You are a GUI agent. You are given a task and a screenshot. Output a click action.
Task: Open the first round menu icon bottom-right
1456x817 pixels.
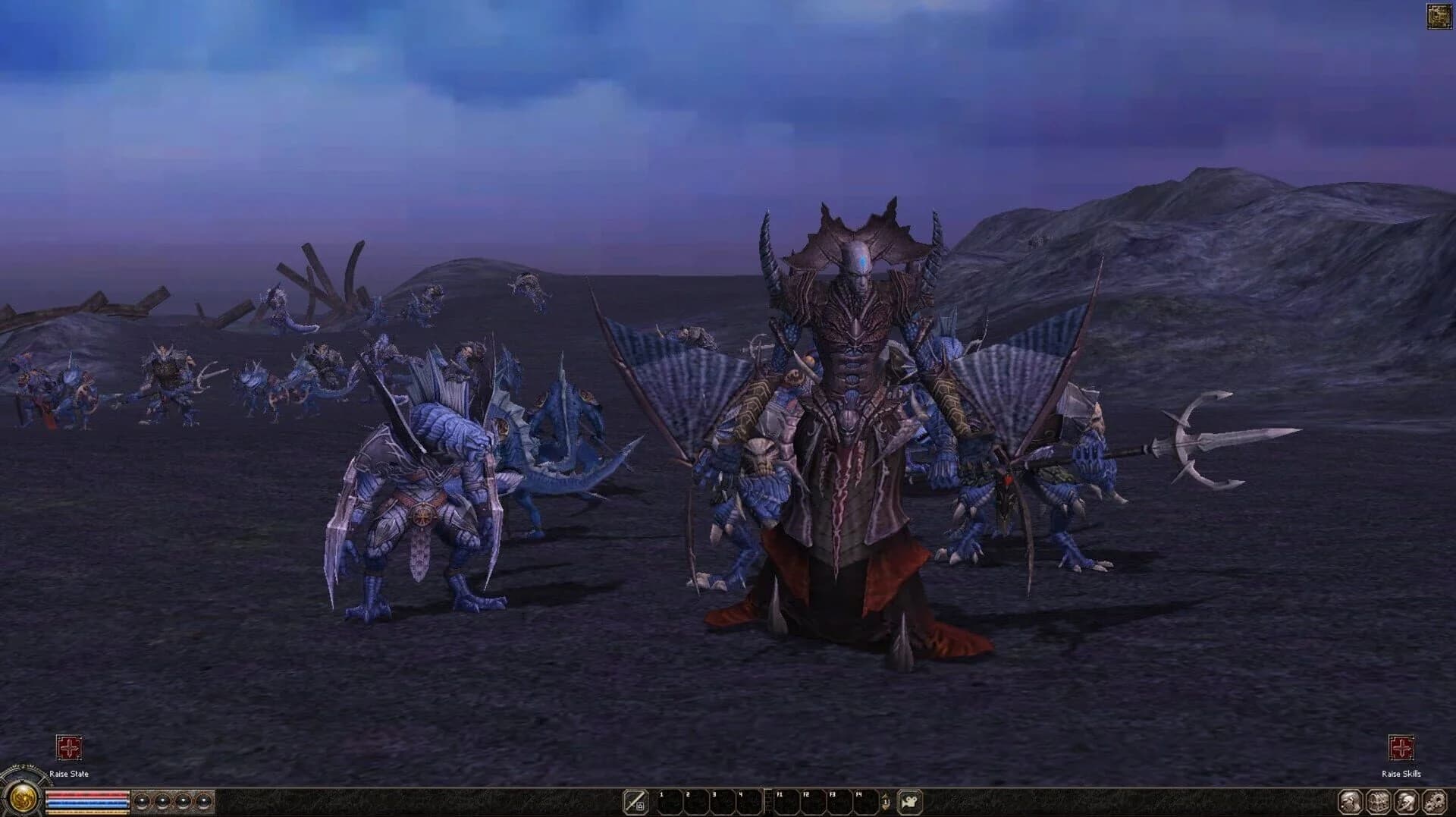(x=1350, y=803)
